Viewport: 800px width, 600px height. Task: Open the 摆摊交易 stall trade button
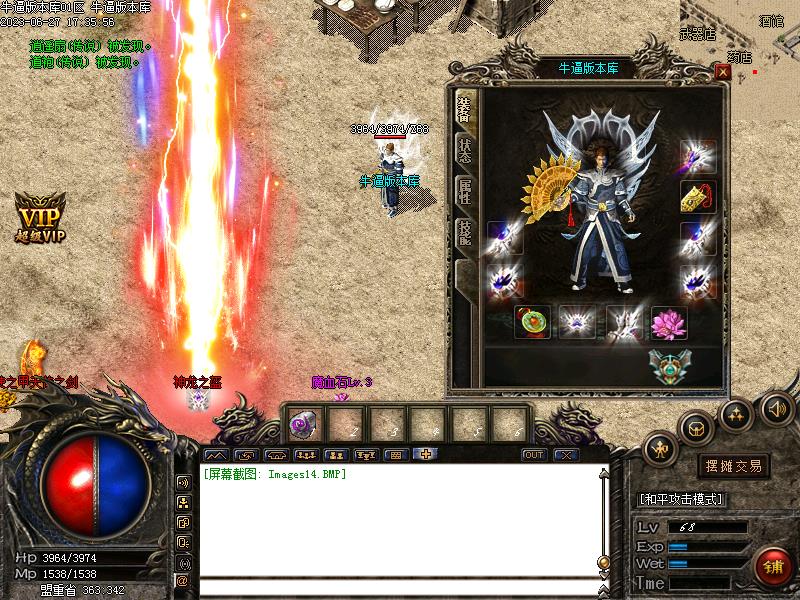733,466
